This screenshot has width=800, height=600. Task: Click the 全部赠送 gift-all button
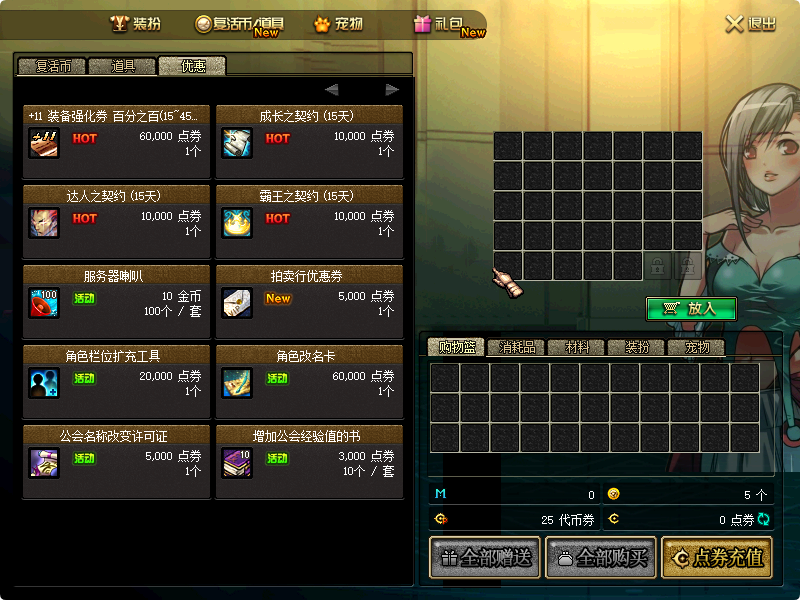click(484, 558)
